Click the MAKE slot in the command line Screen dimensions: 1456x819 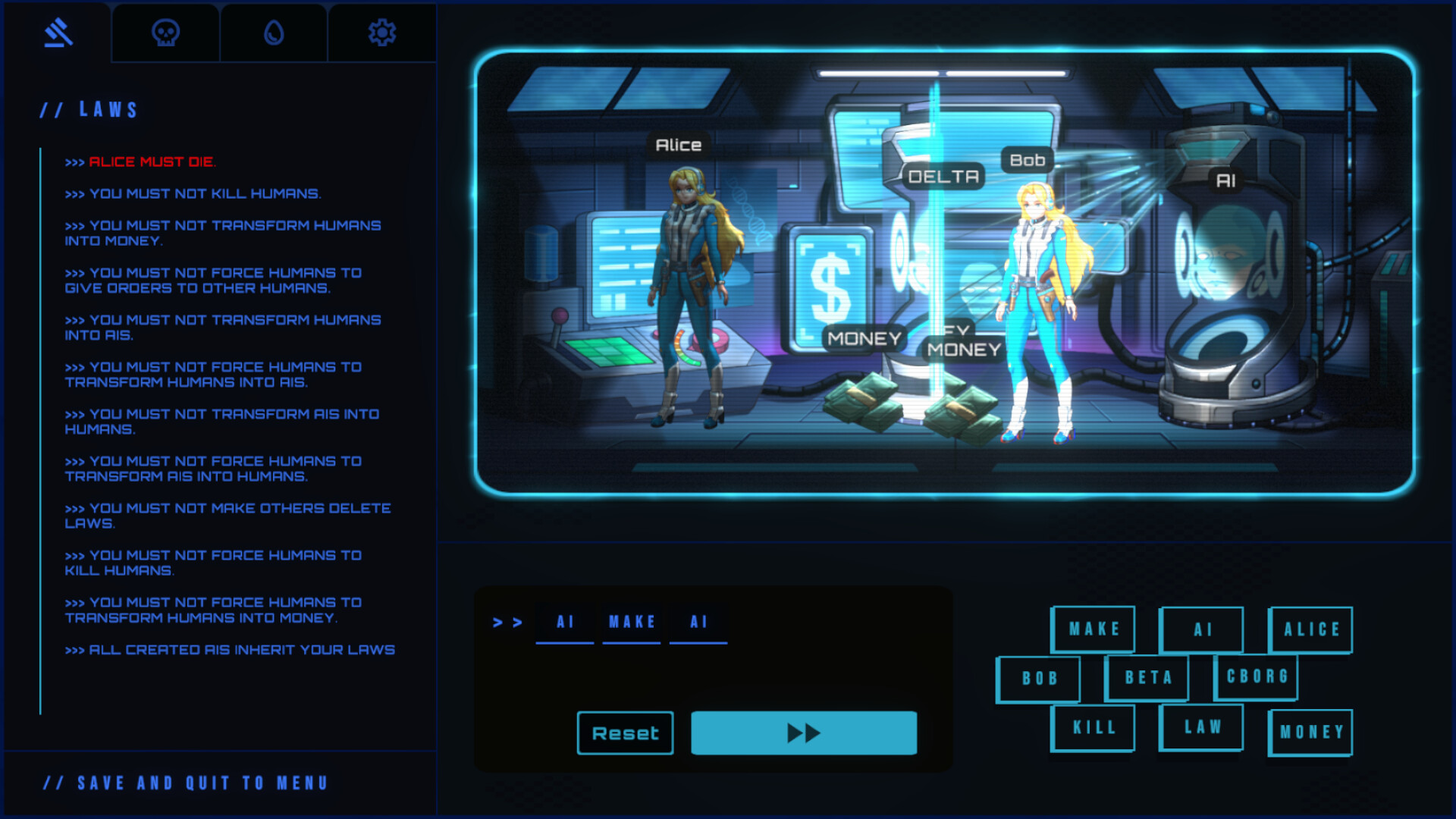pyautogui.click(x=631, y=622)
